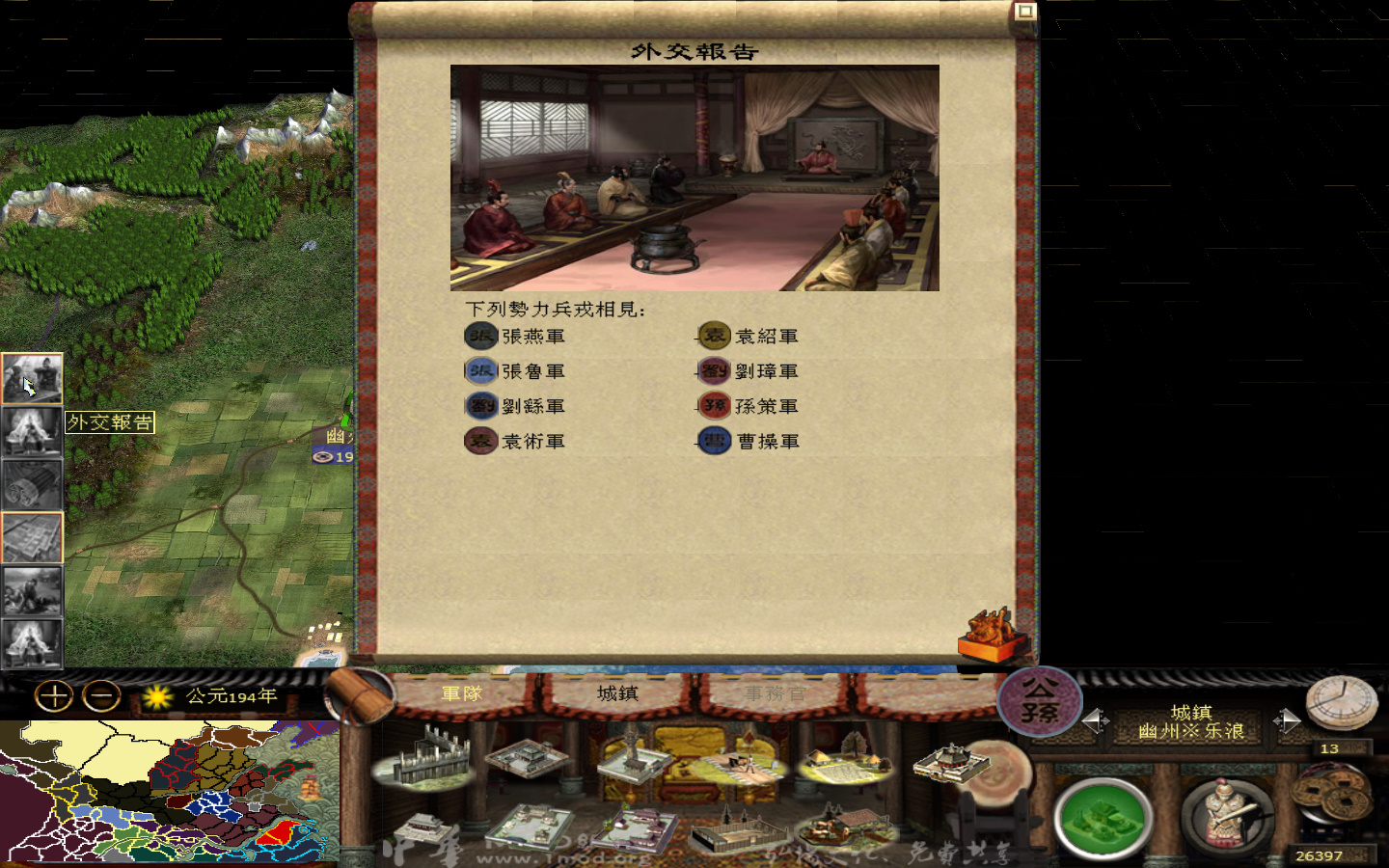The width and height of the screenshot is (1389, 868).
Task: Select the 孫策軍 faction icon
Action: pyautogui.click(x=713, y=405)
